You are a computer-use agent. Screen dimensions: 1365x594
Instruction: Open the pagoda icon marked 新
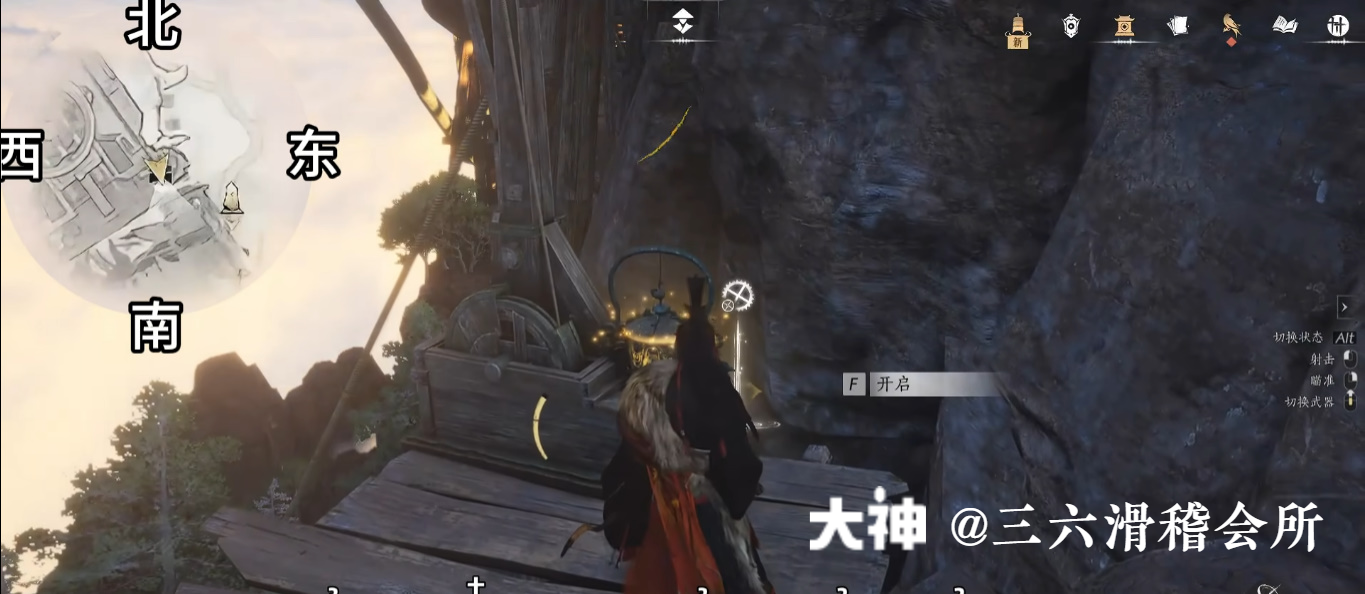click(1018, 30)
